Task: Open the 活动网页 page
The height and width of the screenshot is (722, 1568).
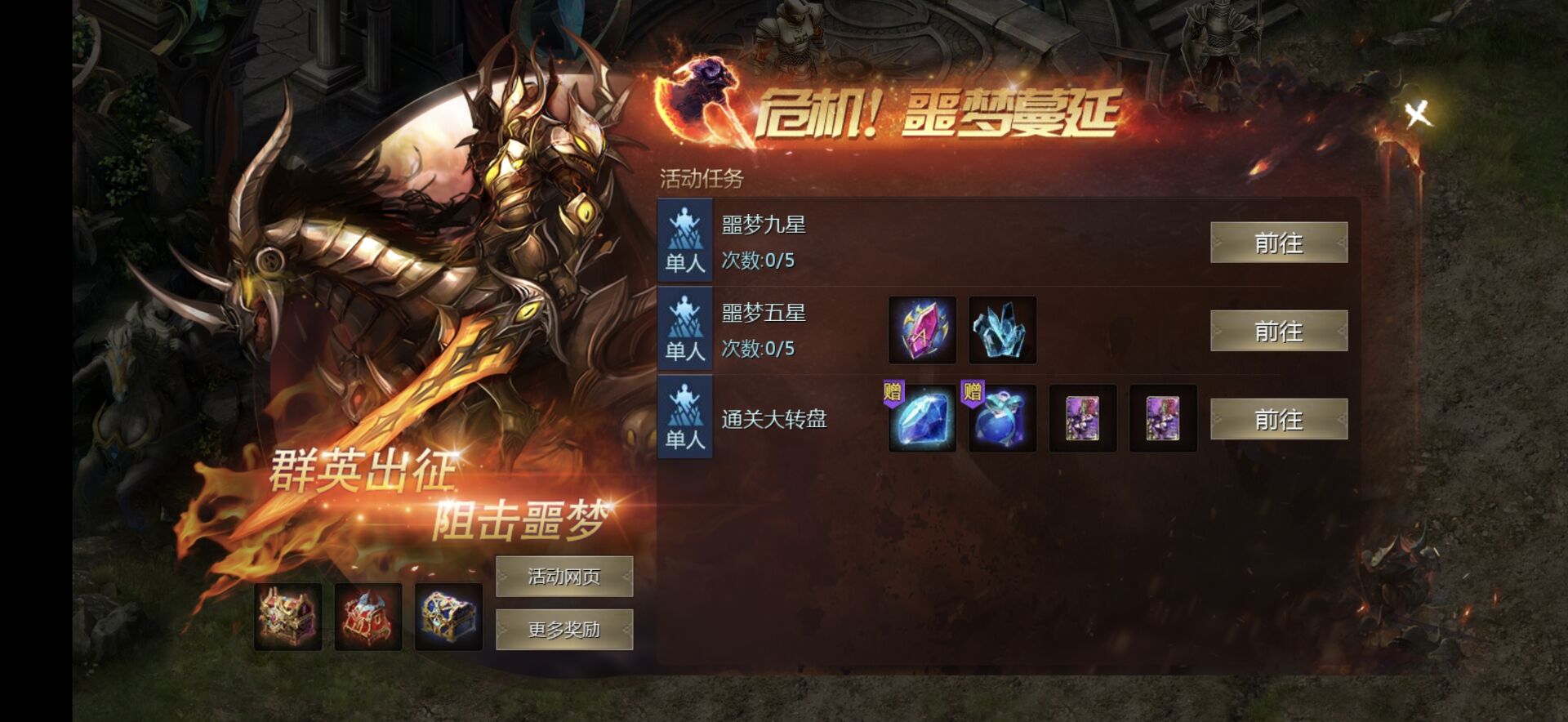Action: pos(563,575)
